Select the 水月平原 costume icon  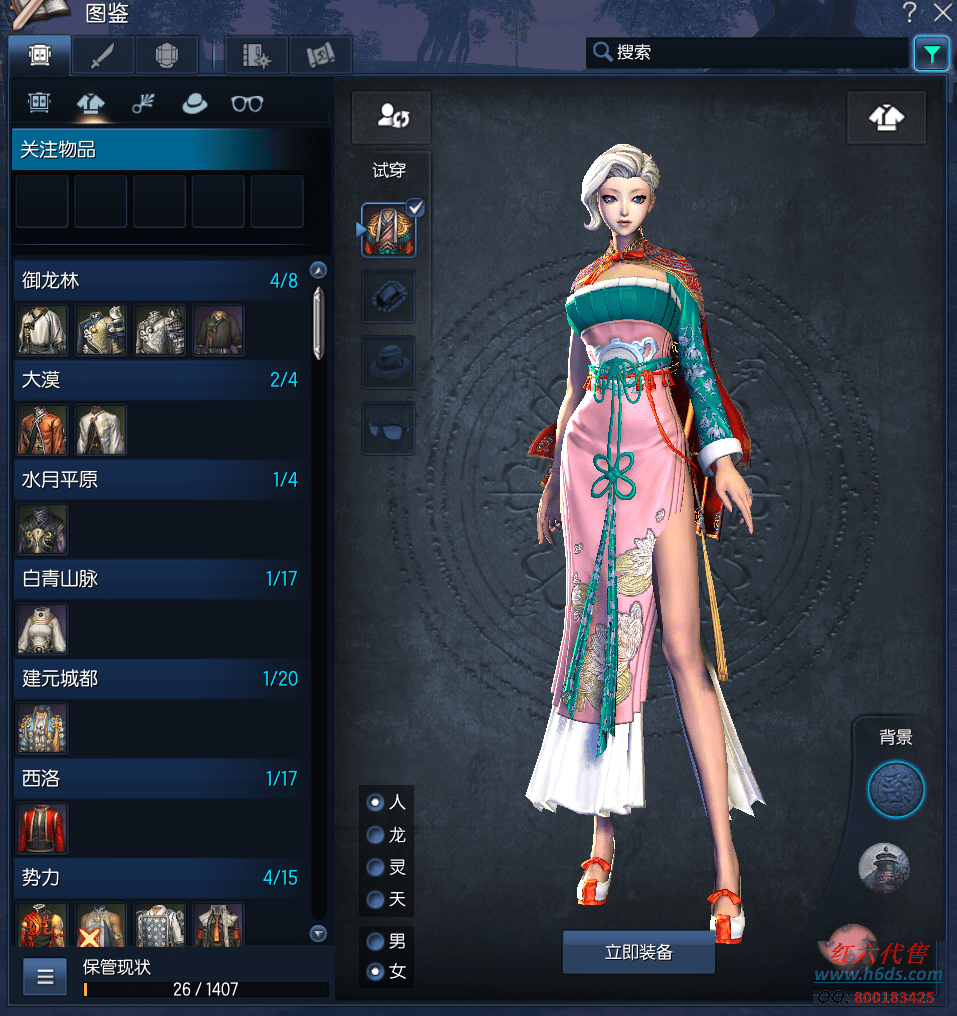pyautogui.click(x=43, y=529)
